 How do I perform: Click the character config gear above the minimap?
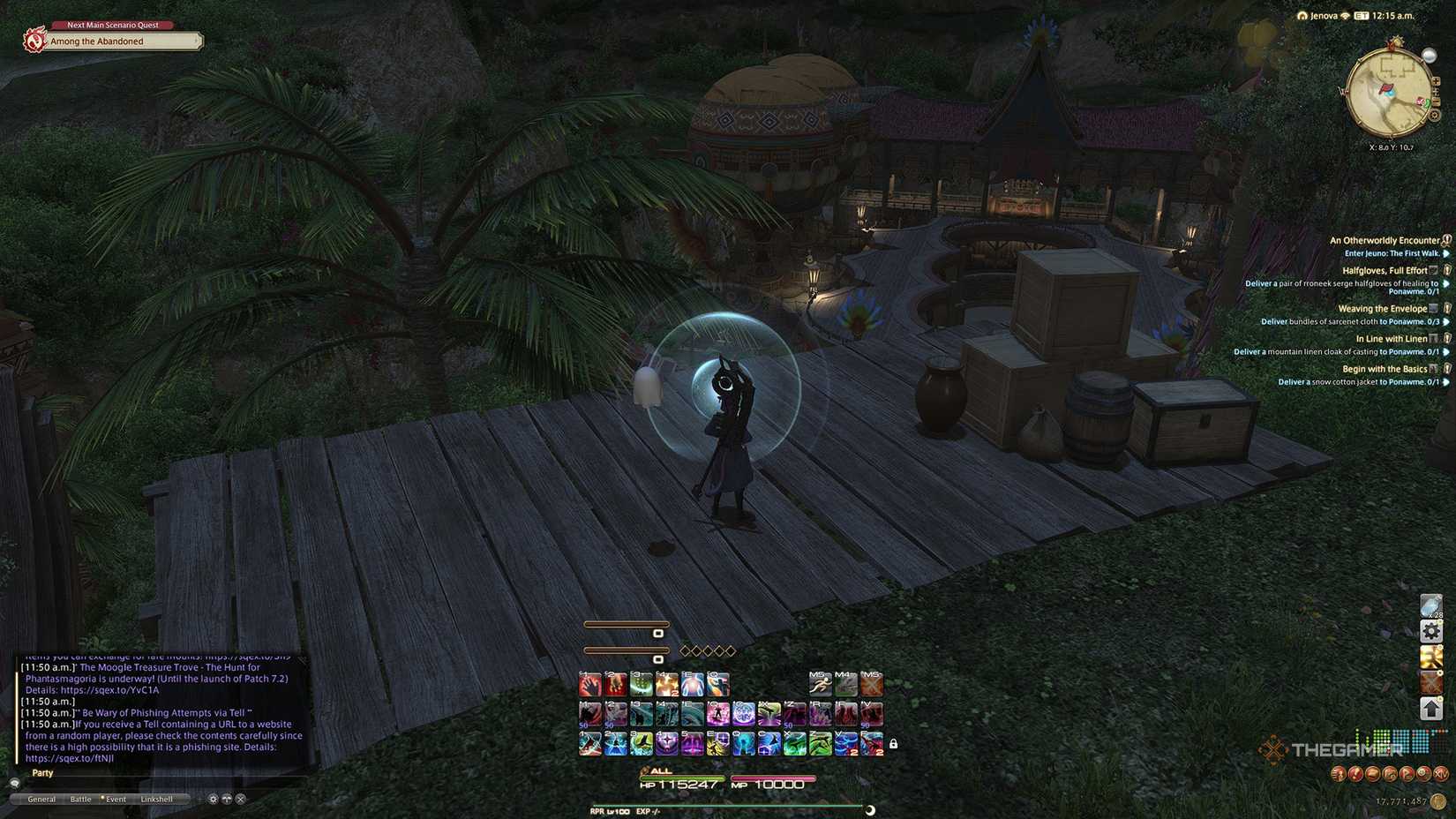click(x=1436, y=116)
